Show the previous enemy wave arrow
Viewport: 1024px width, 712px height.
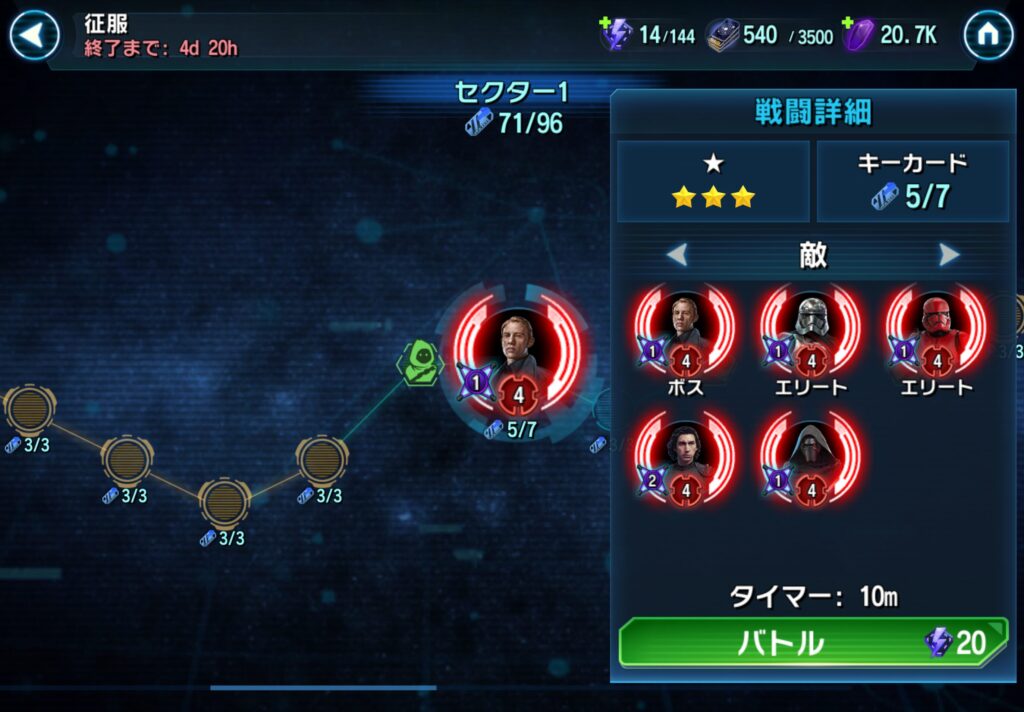[677, 255]
